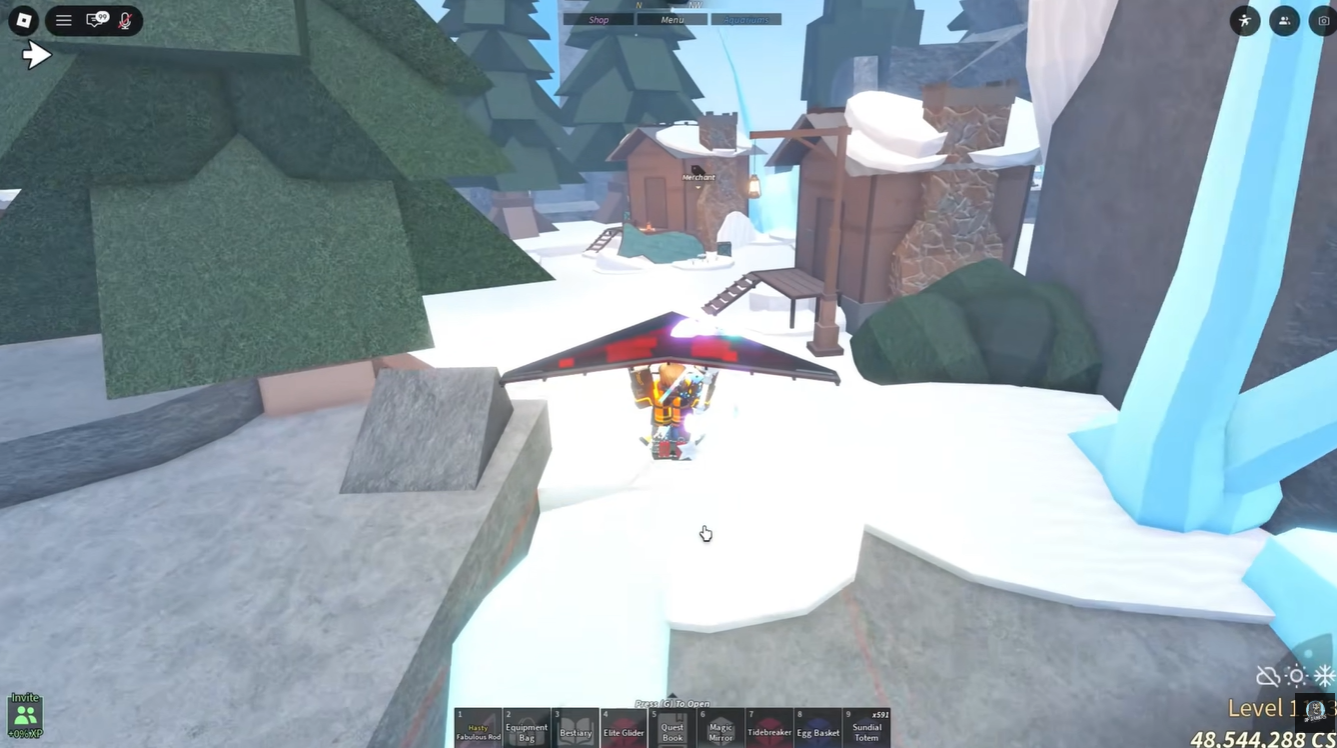
Task: Open the Egg Basket
Action: (819, 728)
